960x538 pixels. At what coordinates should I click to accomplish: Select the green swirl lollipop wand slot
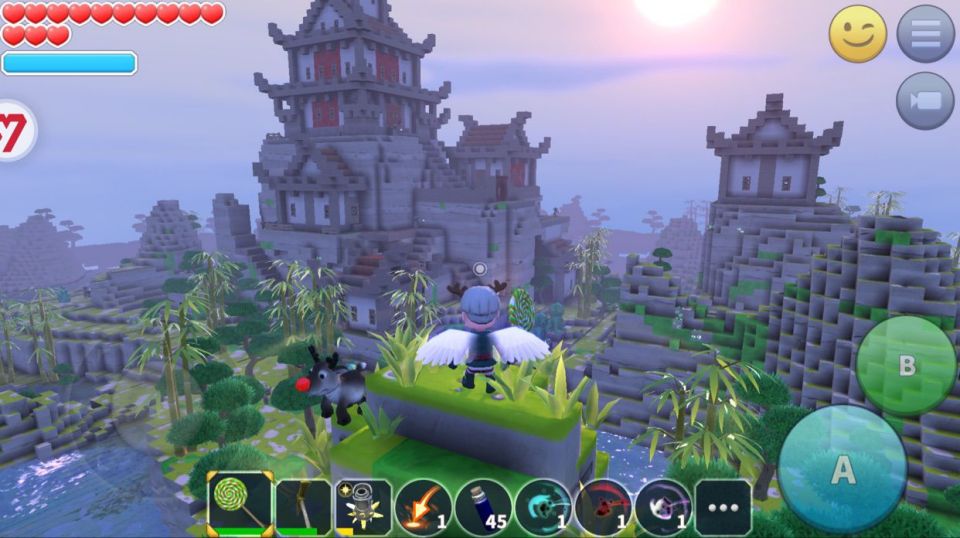(240, 503)
